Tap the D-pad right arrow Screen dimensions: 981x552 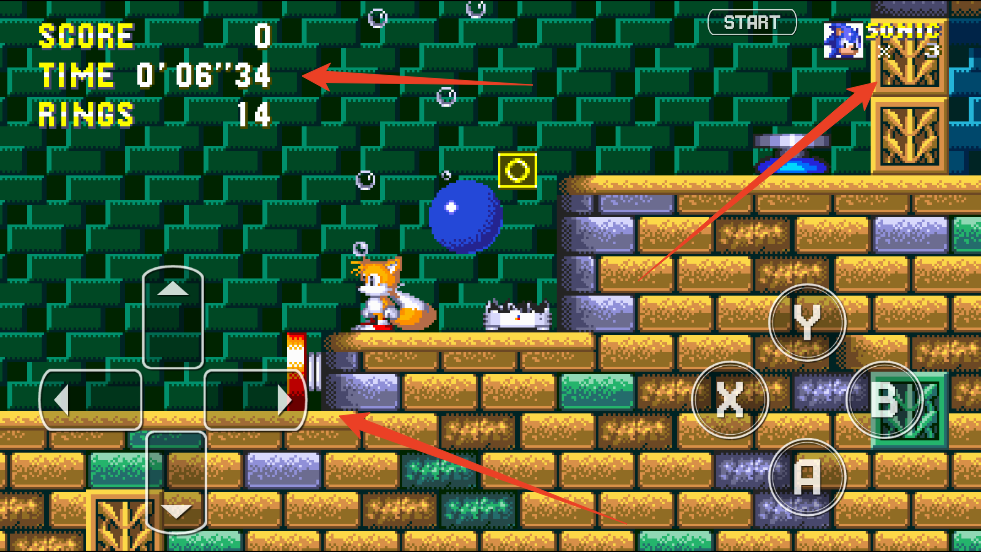[x=255, y=400]
